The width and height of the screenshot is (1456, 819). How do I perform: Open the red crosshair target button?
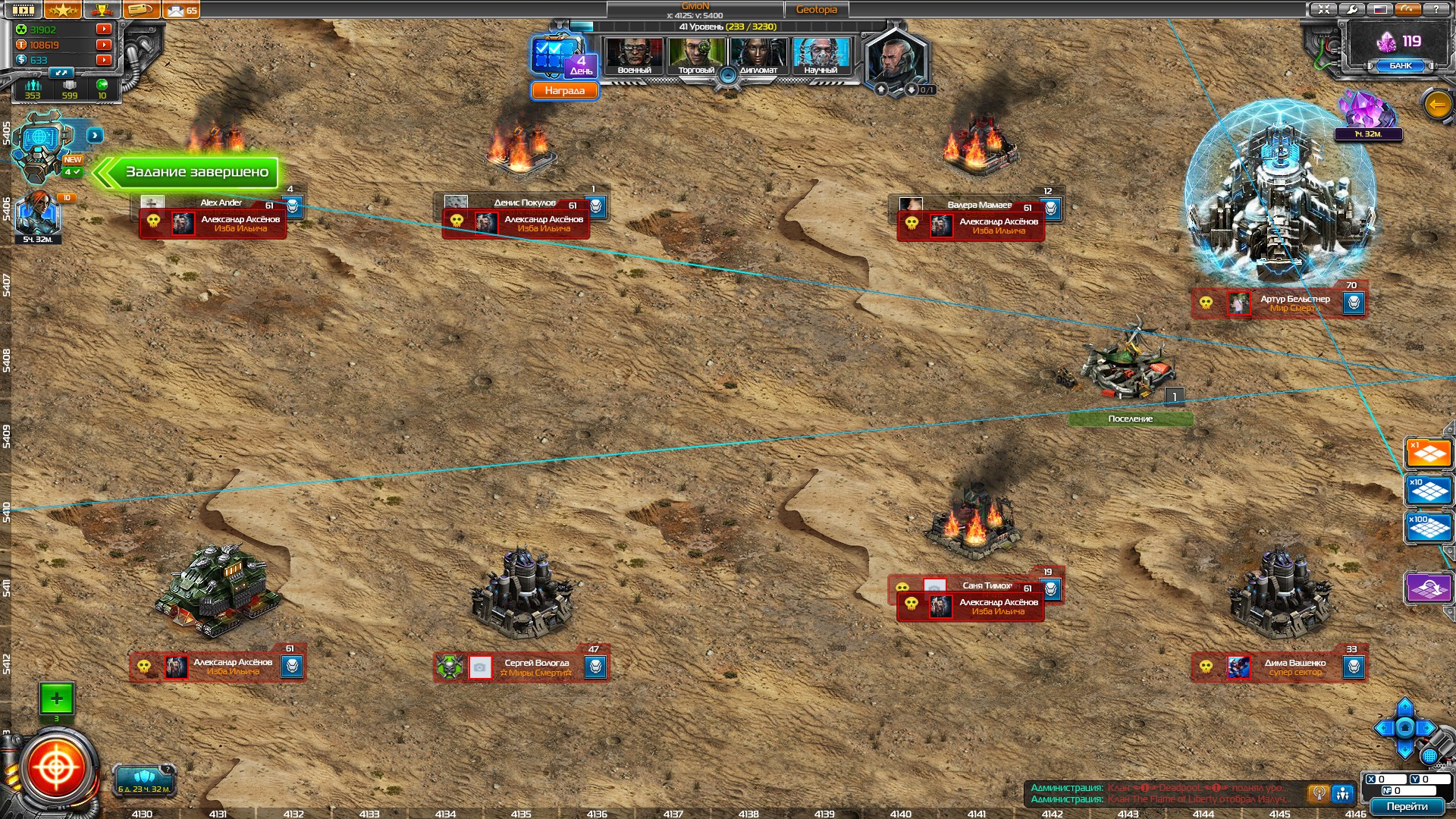[56, 769]
